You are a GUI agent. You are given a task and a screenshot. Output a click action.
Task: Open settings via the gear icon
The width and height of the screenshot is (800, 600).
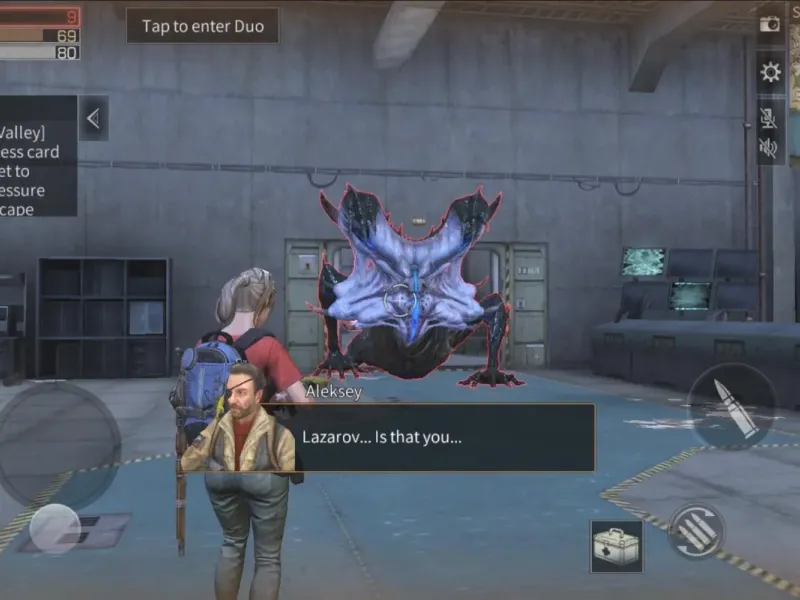[770, 72]
